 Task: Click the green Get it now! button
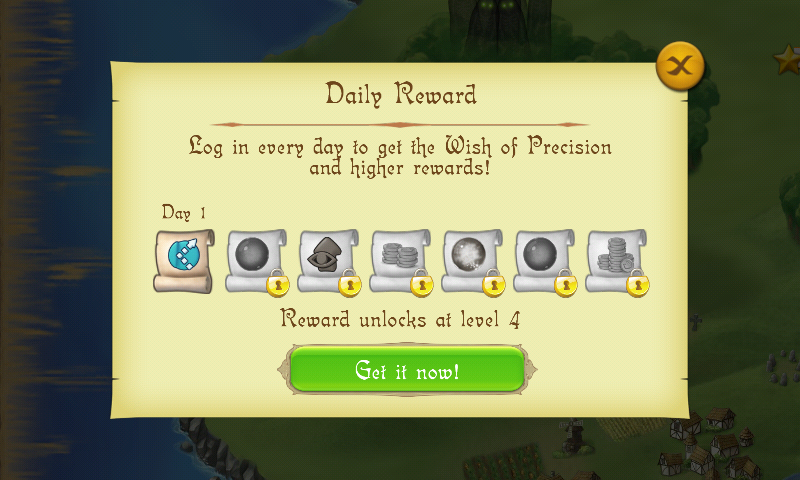407,371
